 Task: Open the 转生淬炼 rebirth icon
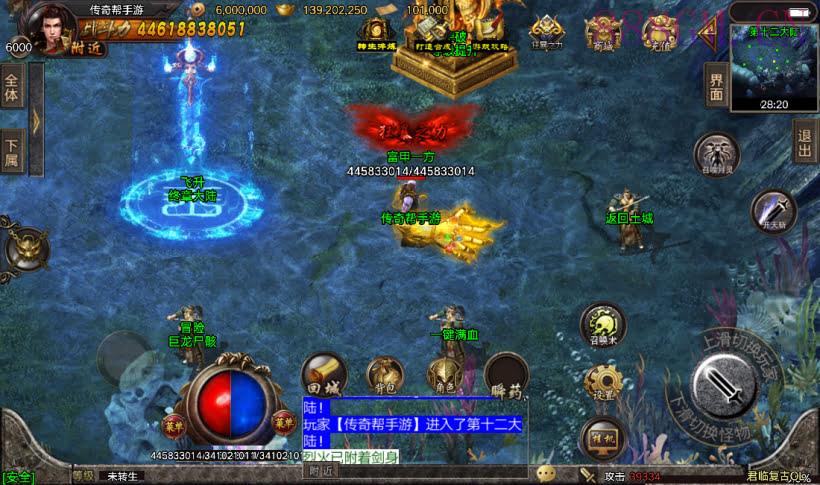[x=377, y=33]
